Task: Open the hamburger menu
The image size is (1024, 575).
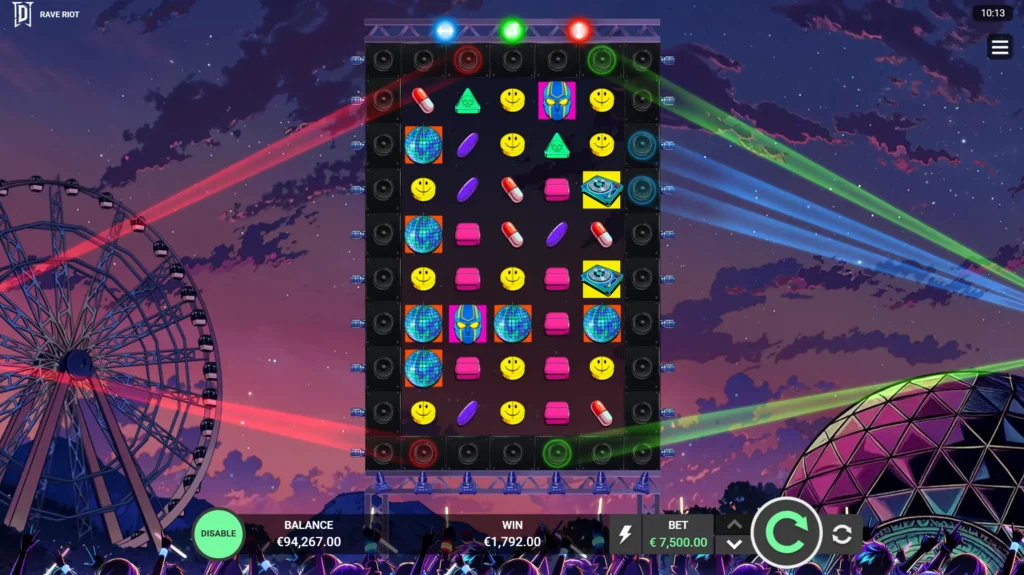Action: [999, 47]
